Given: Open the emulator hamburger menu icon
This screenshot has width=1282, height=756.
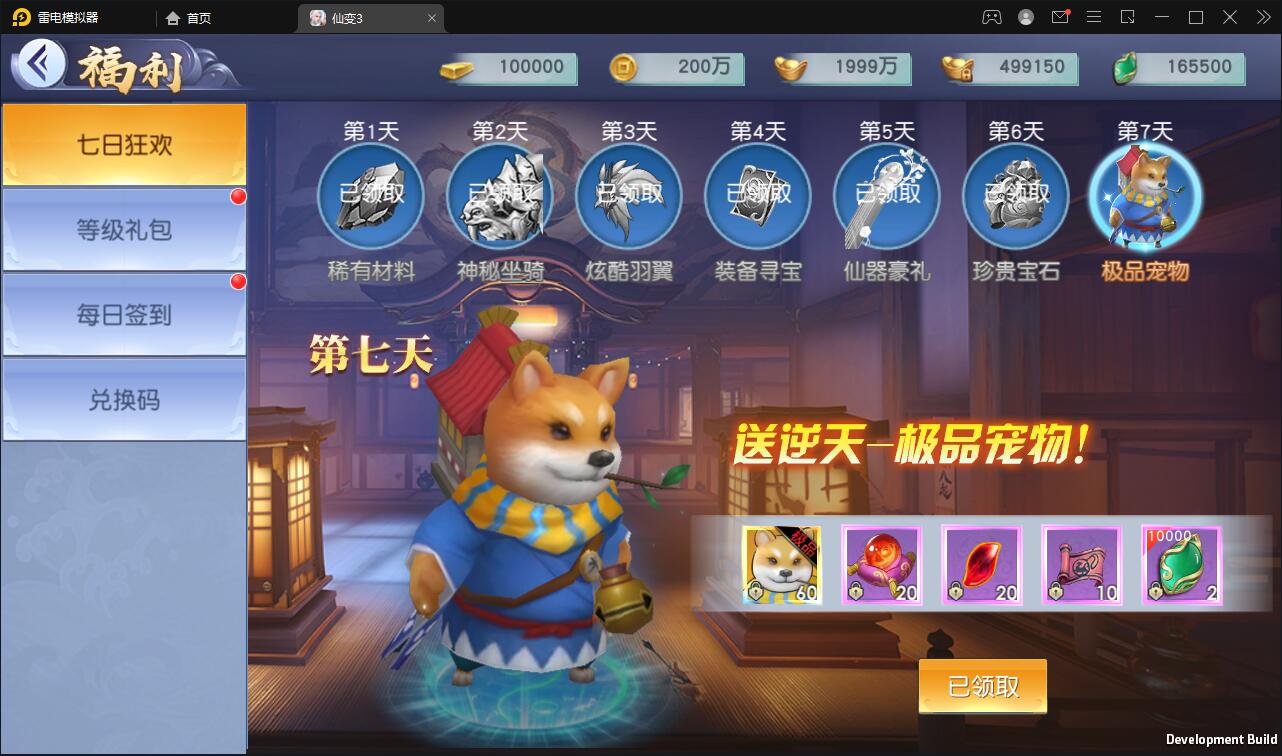Looking at the screenshot, I should pos(1094,17).
